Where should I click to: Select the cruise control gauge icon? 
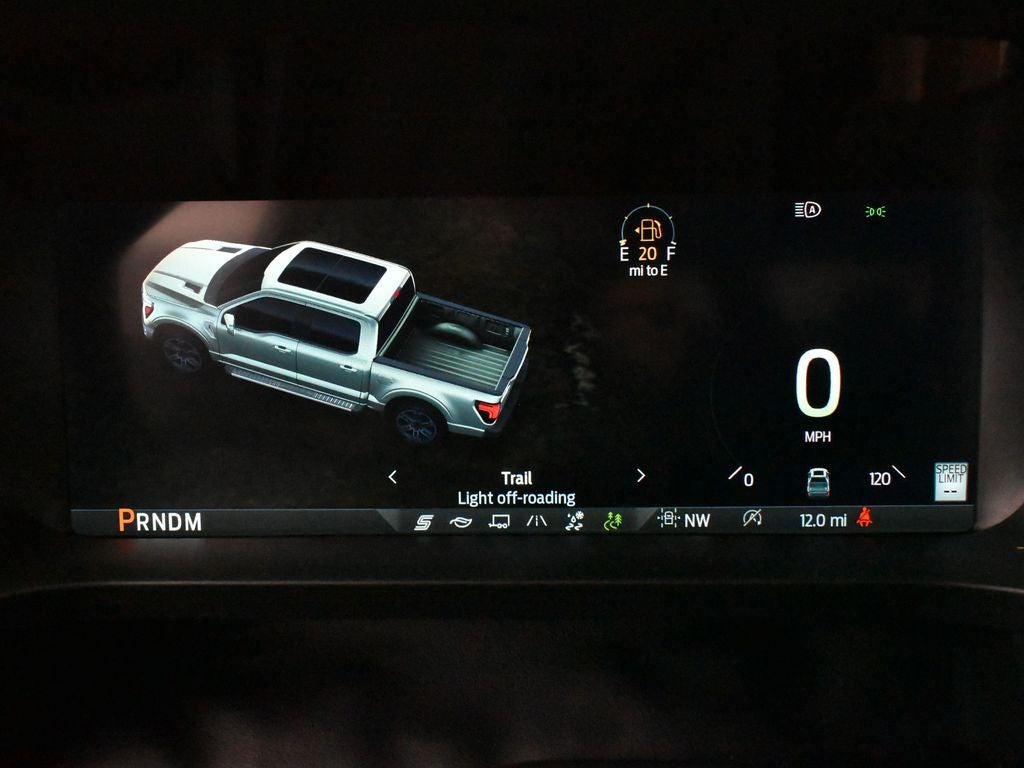coord(752,518)
